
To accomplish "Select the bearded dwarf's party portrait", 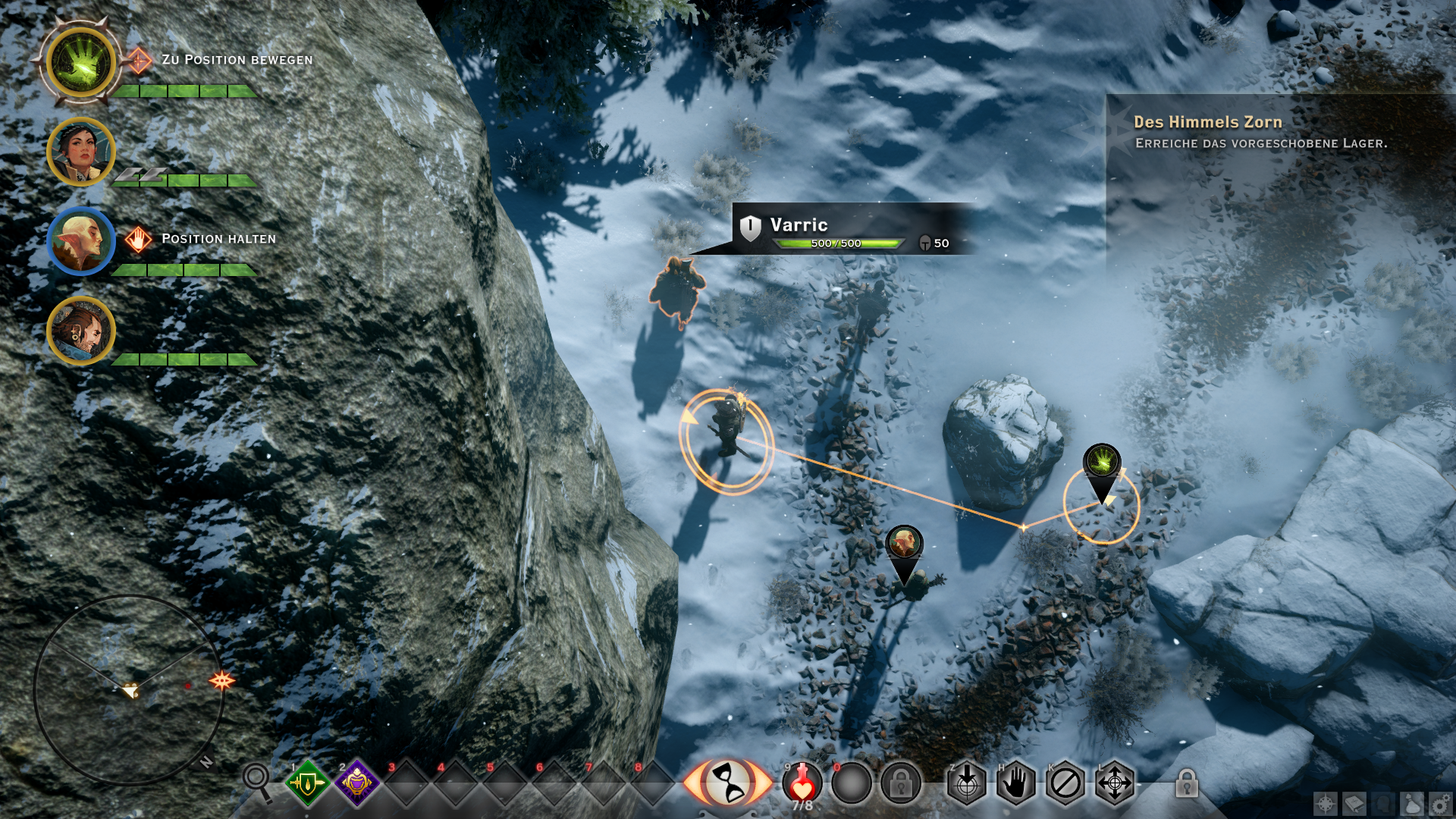I will (80, 331).
